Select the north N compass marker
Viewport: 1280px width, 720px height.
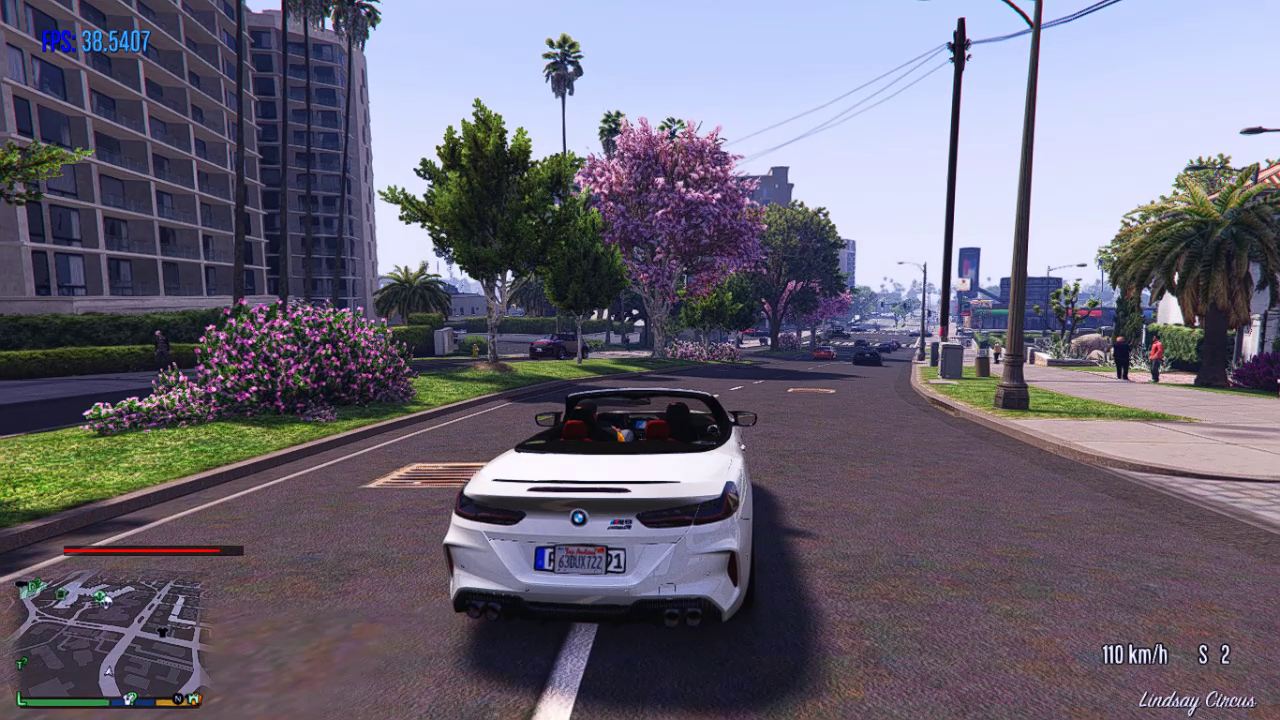coord(177,698)
